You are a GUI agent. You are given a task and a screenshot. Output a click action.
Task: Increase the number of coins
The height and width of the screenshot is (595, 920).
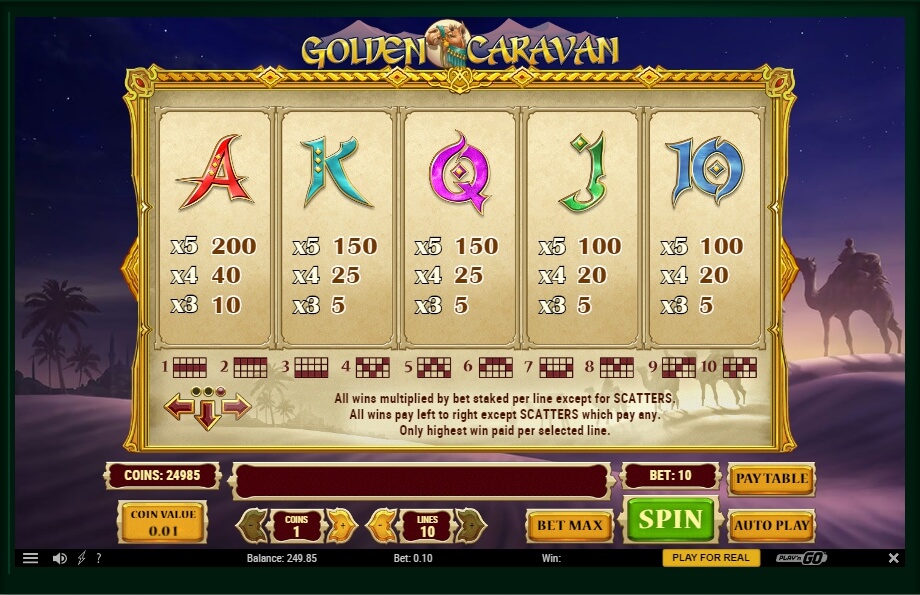pyautogui.click(x=340, y=525)
